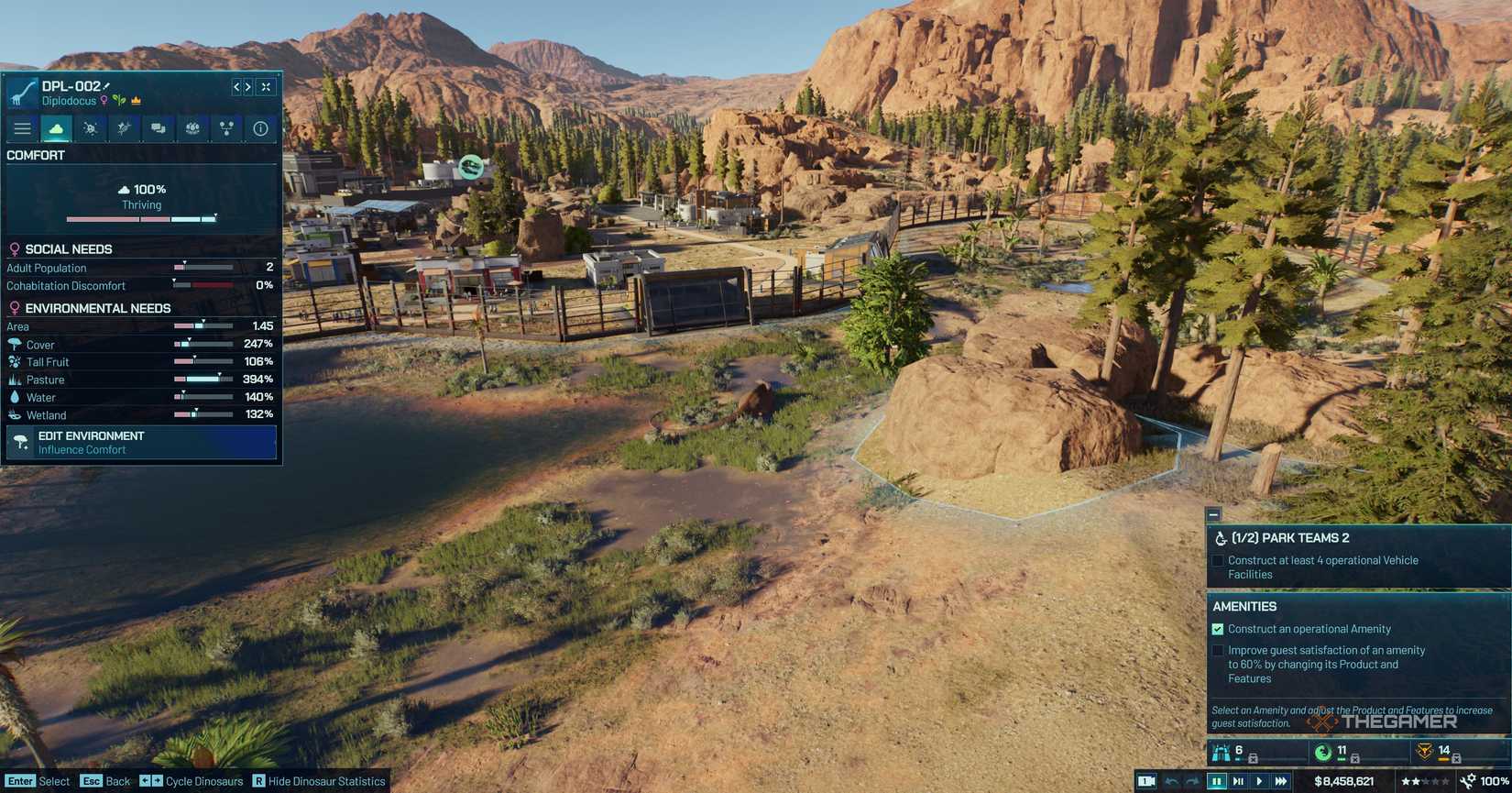Open the hamburger menu in dinosaur panel

click(22, 128)
